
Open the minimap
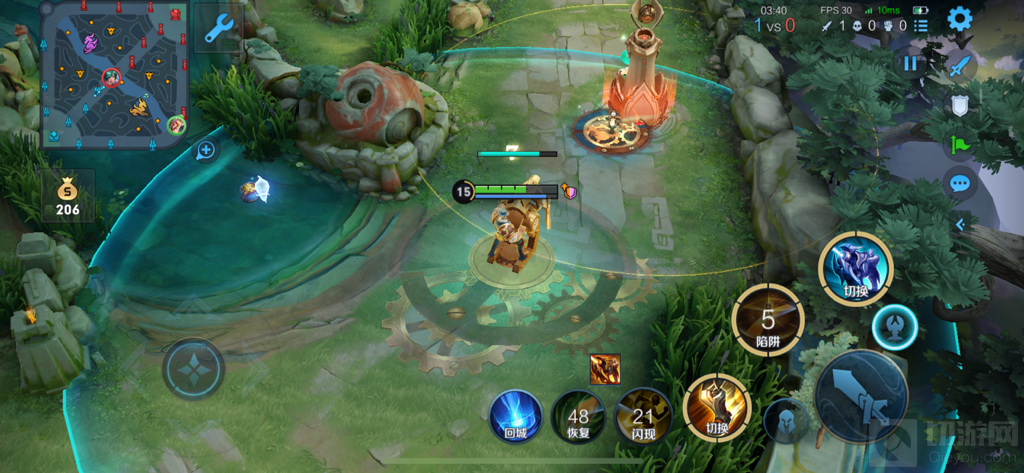click(x=114, y=73)
